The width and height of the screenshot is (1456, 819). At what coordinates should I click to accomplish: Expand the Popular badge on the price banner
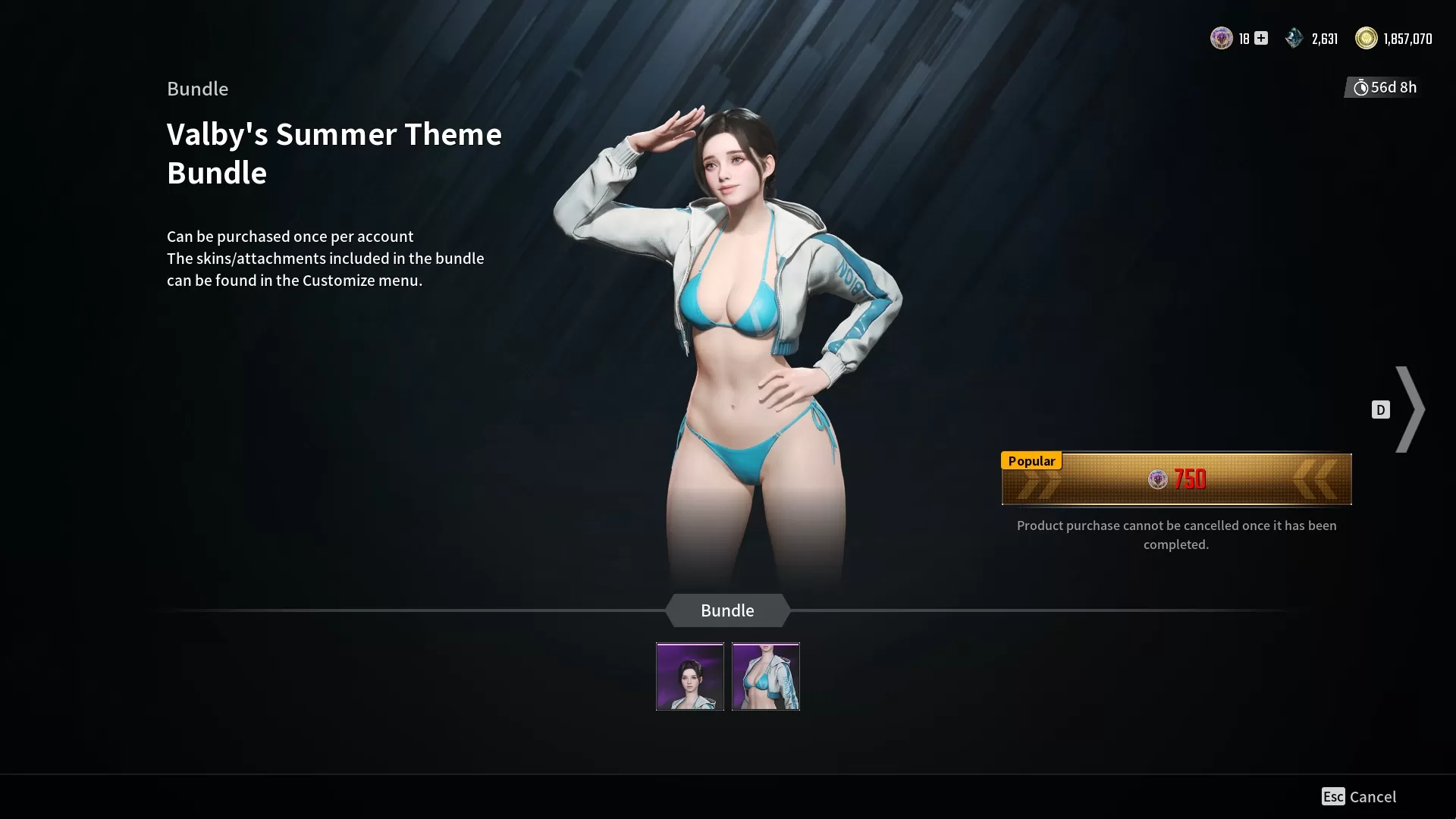click(x=1031, y=460)
